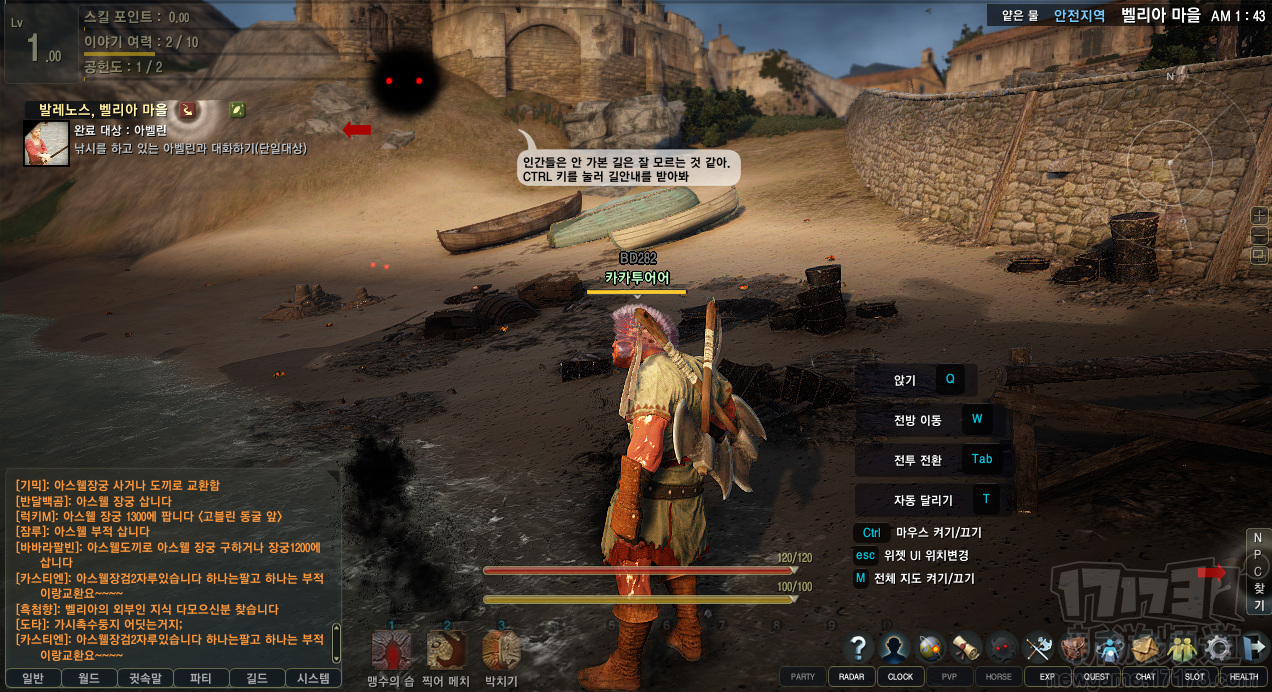The width and height of the screenshot is (1272, 692).
Task: Toggle the HEALTH display button
Action: 1244,676
